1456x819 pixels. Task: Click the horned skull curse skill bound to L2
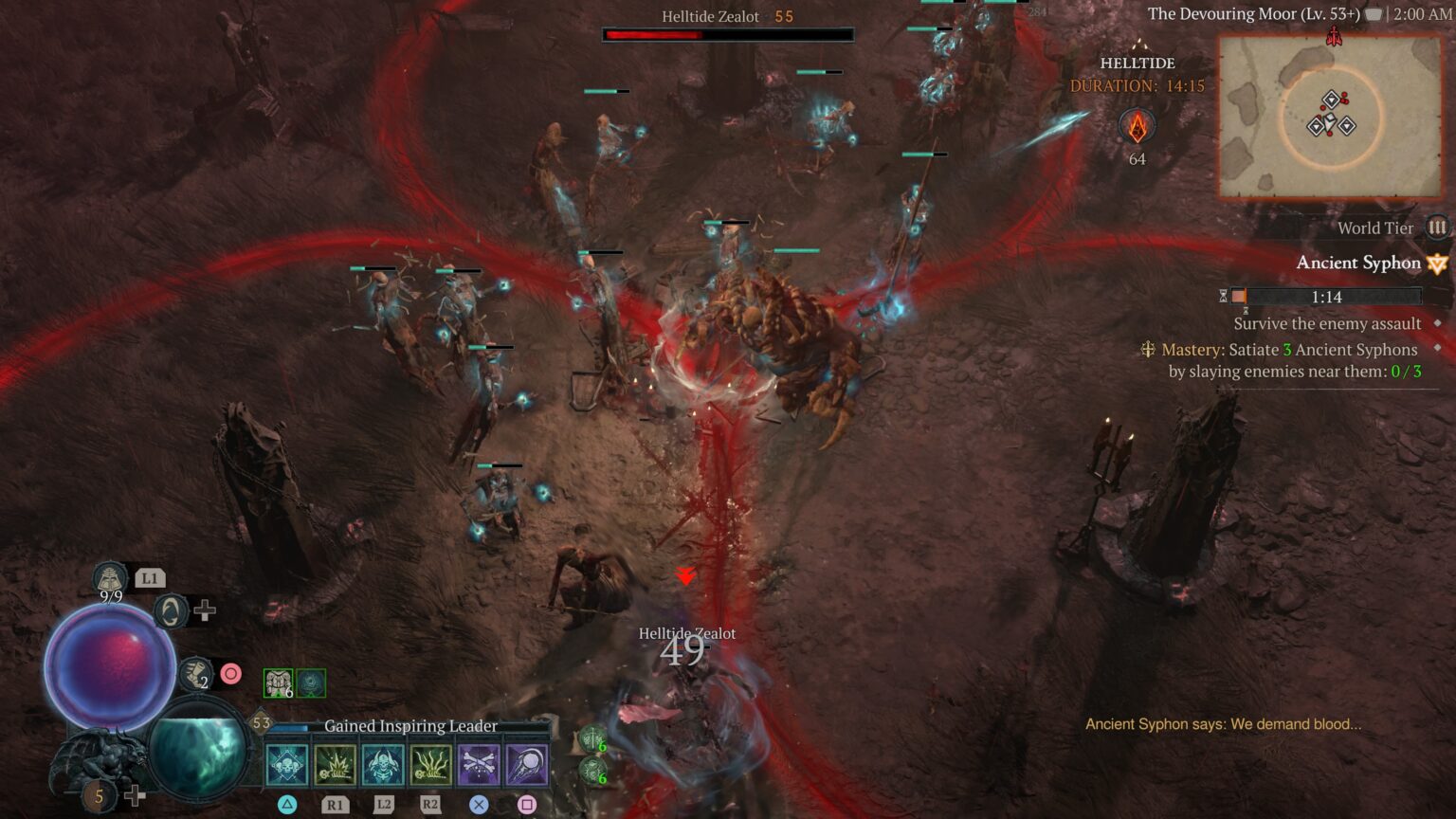(x=381, y=763)
